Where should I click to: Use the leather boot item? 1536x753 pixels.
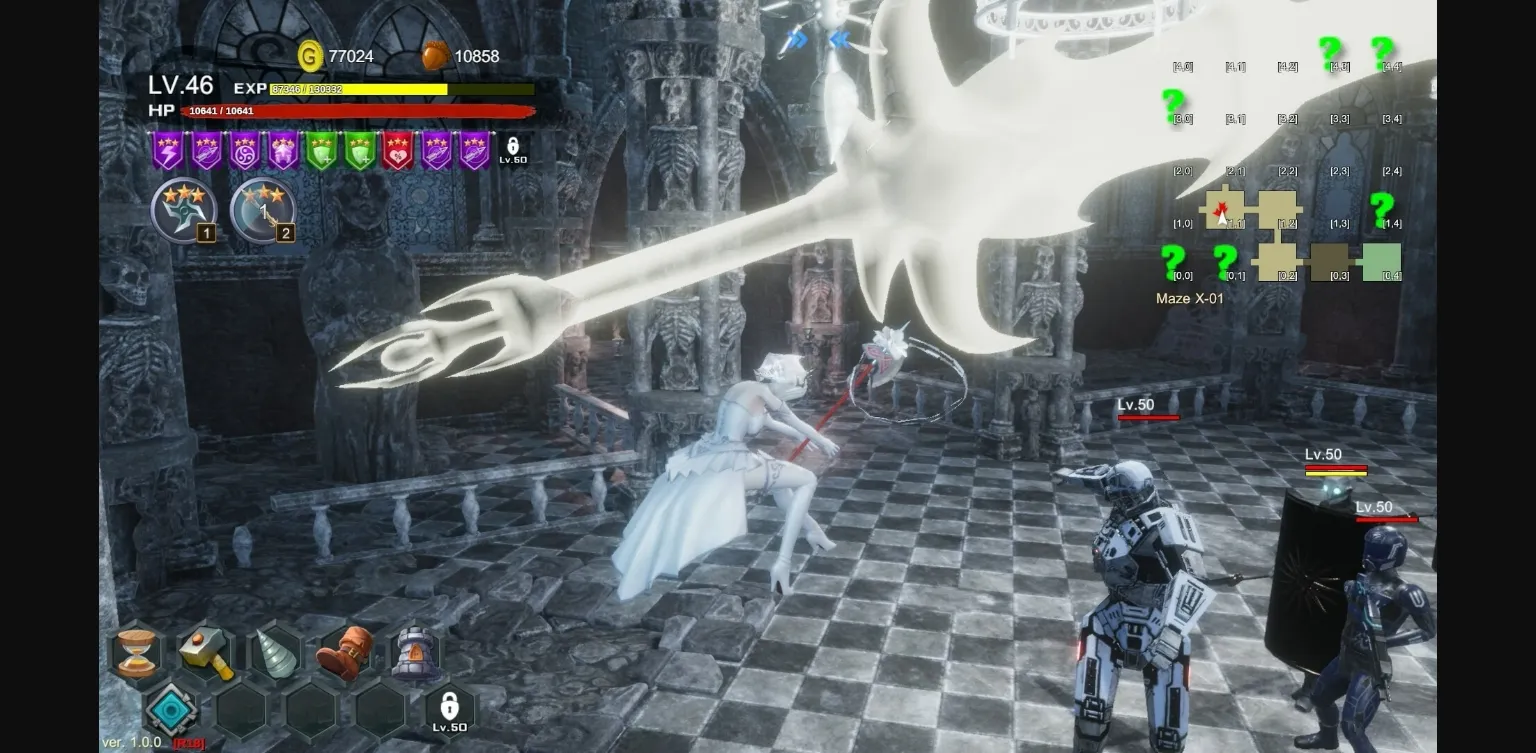coord(344,653)
